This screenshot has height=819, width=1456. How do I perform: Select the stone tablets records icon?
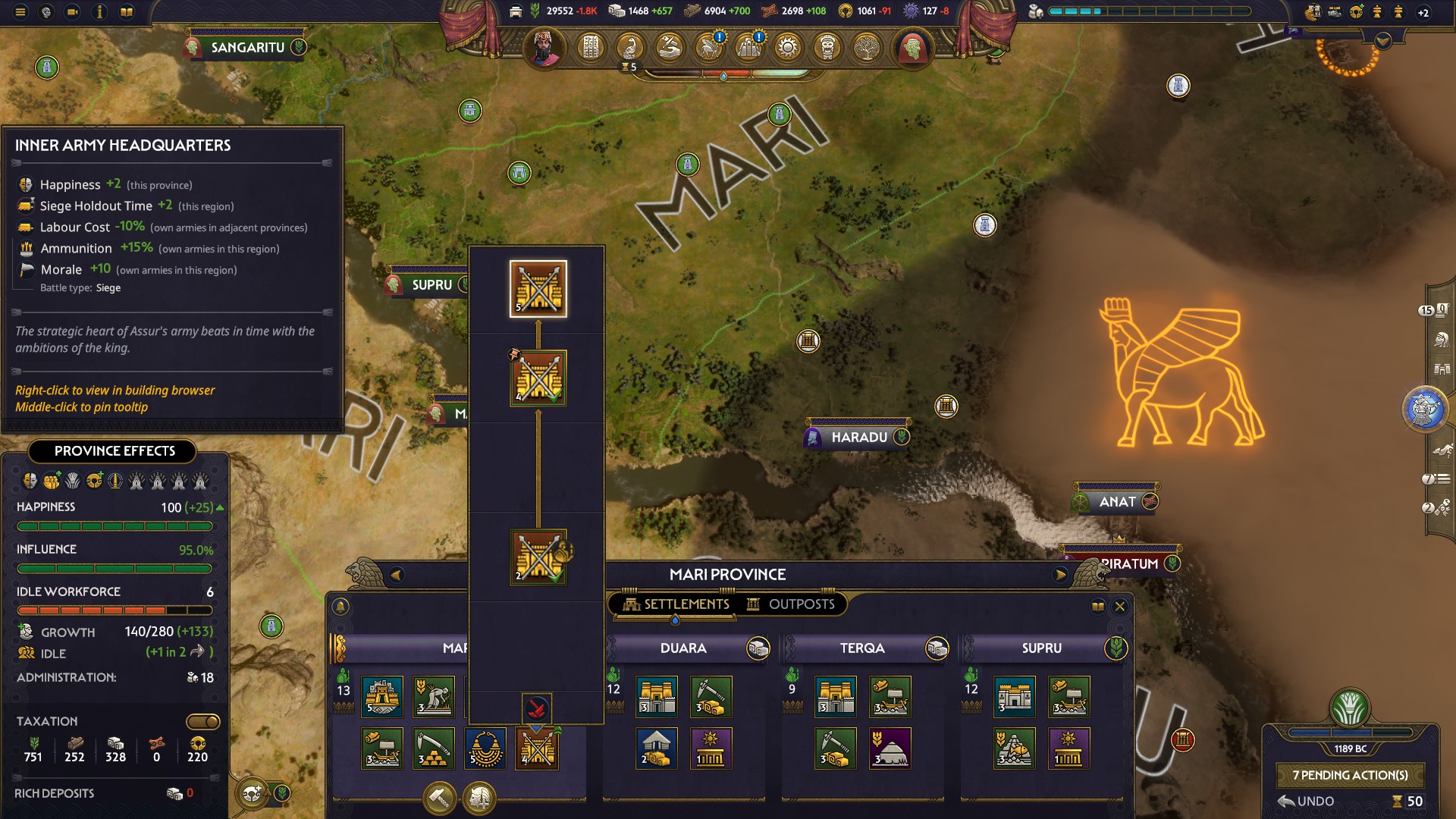point(592,48)
